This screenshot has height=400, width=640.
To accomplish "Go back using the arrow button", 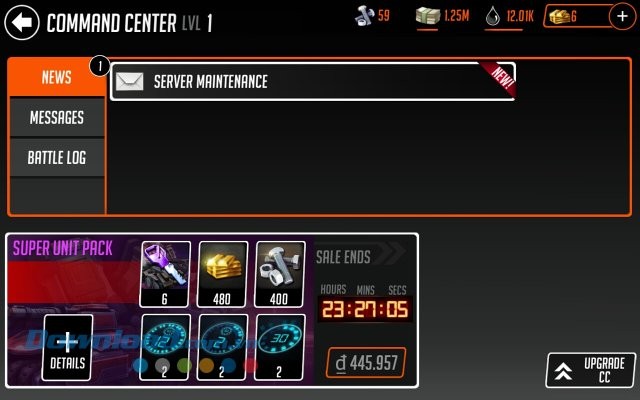I will (22, 20).
